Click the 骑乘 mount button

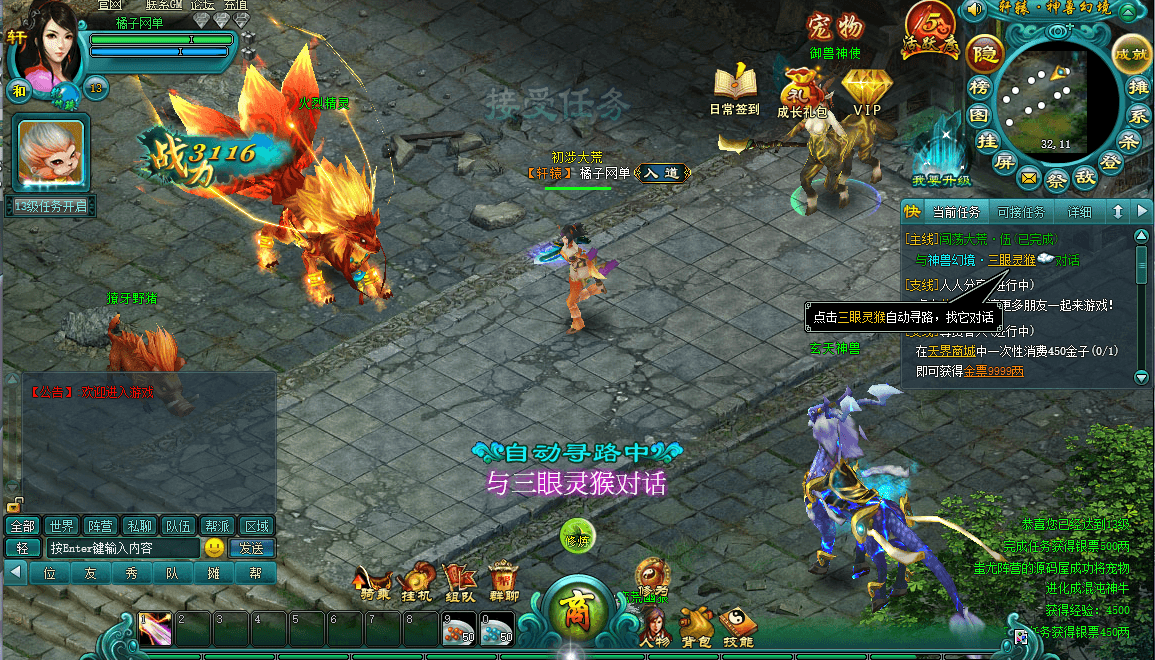[376, 582]
